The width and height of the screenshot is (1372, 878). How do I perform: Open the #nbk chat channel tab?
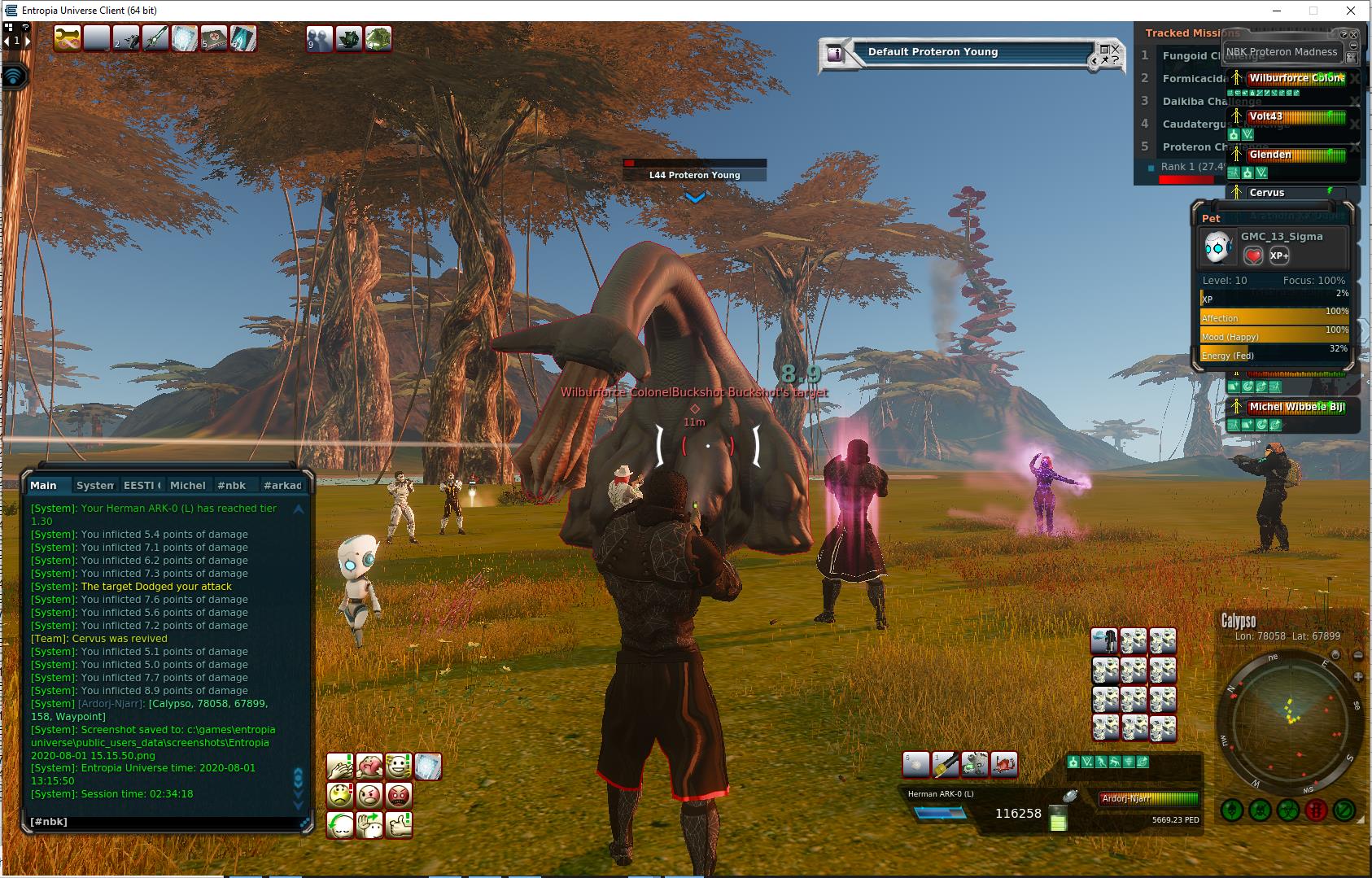click(x=231, y=485)
